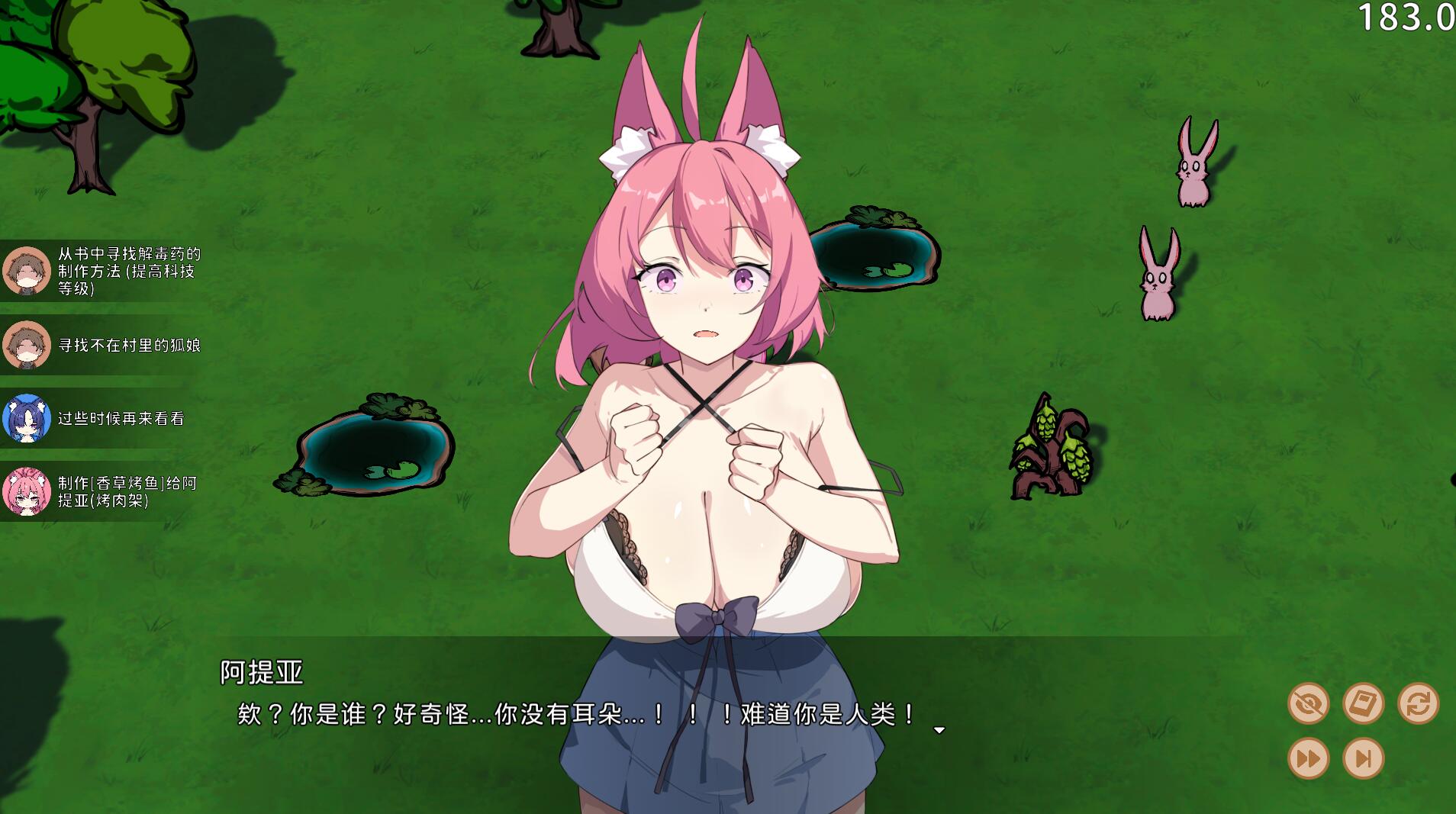Select the antidote recipe book quest
This screenshot has width=1456, height=814.
point(103,271)
